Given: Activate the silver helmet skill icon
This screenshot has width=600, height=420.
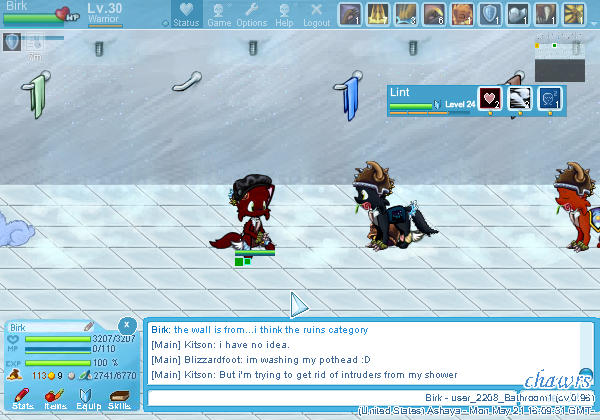Looking at the screenshot, I should coord(518,14).
